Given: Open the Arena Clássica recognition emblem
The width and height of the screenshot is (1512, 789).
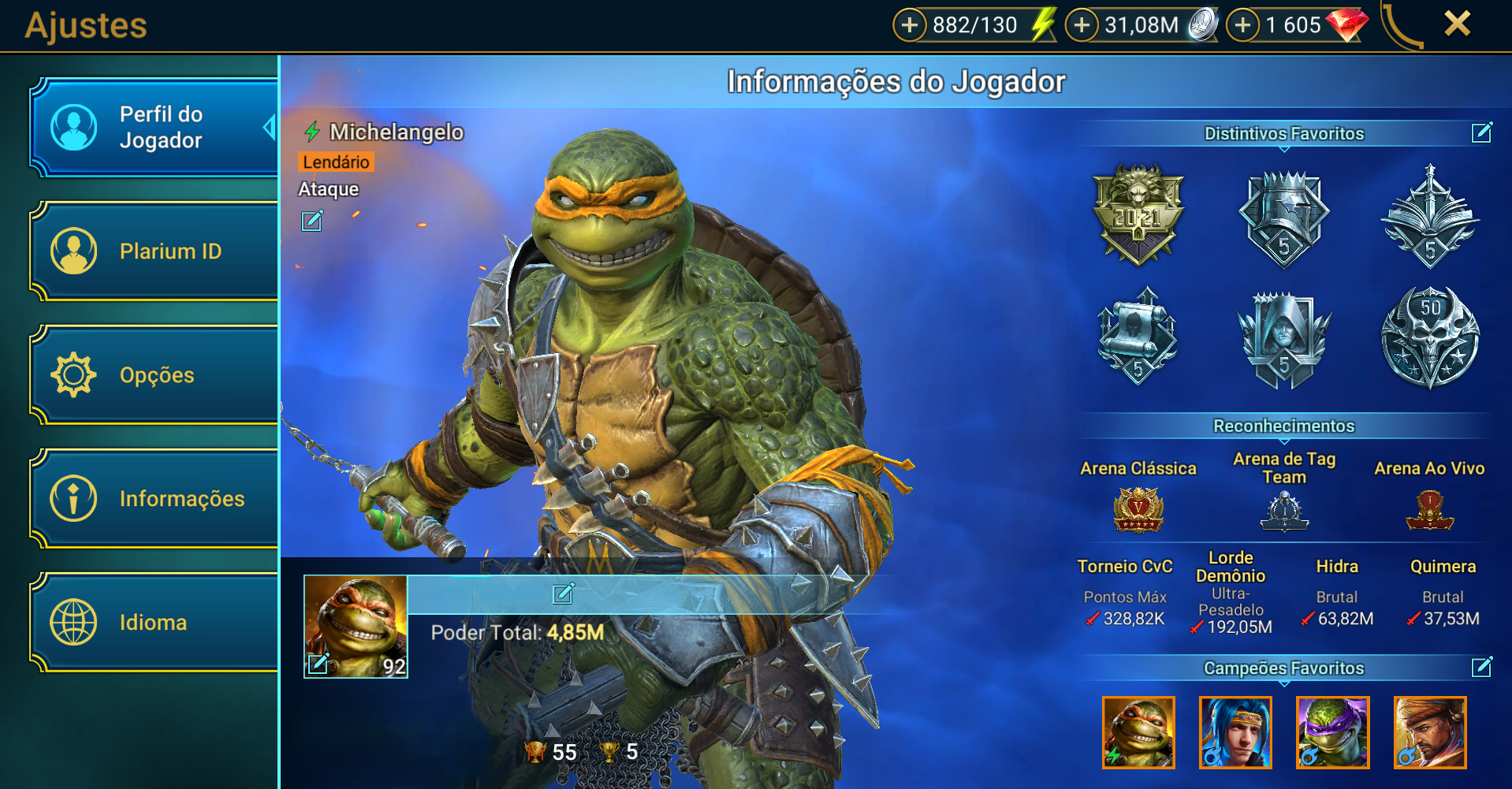Looking at the screenshot, I should tap(1138, 509).
